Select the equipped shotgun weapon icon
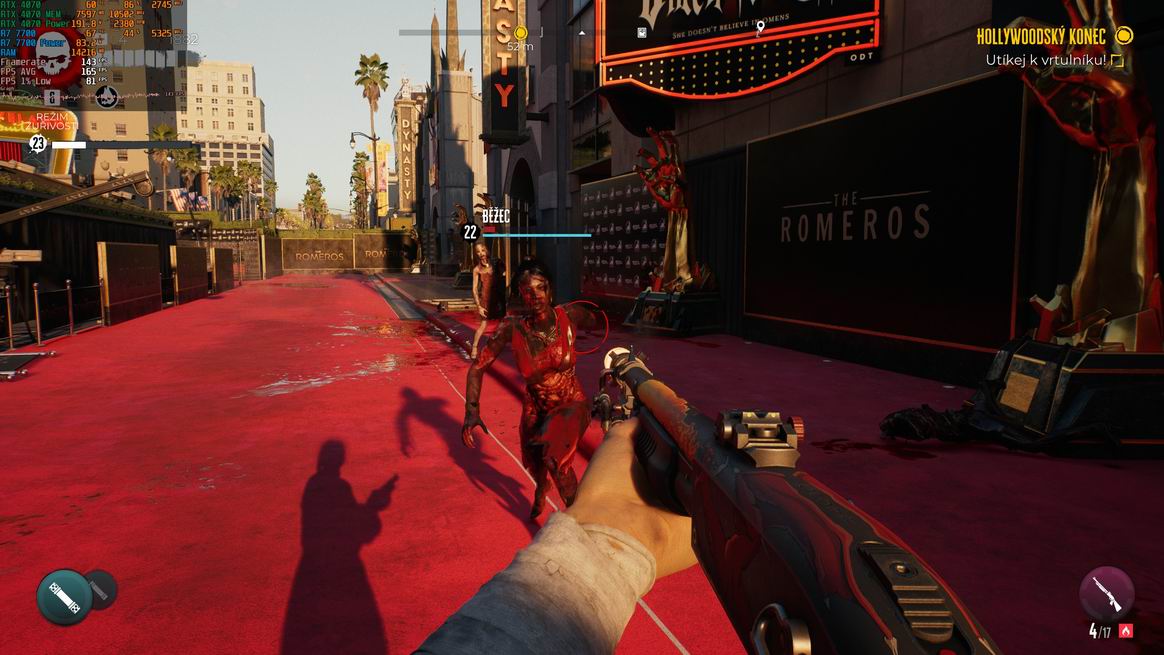Viewport: 1164px width, 655px height. pyautogui.click(x=1107, y=593)
